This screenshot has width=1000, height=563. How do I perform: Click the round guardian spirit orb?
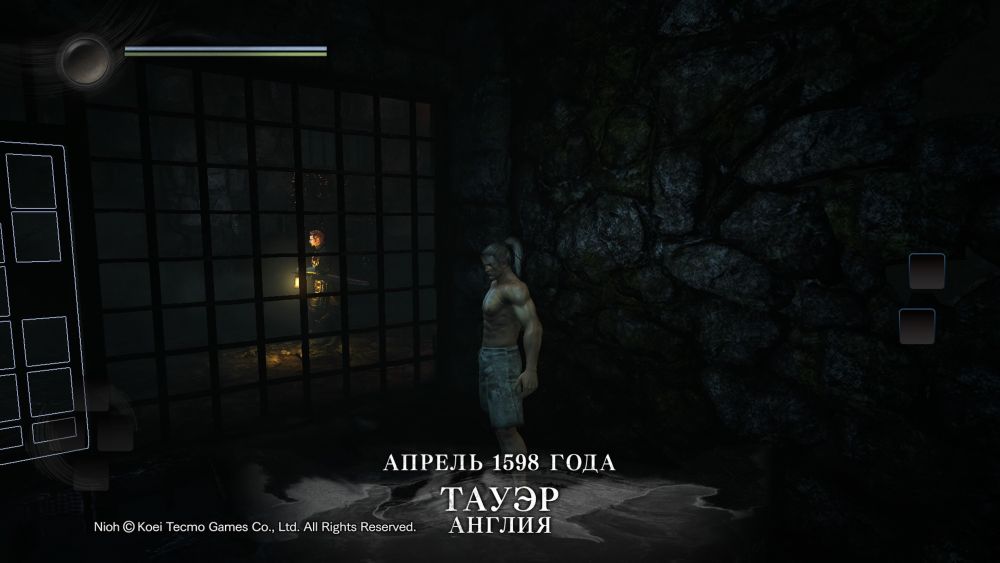85,60
